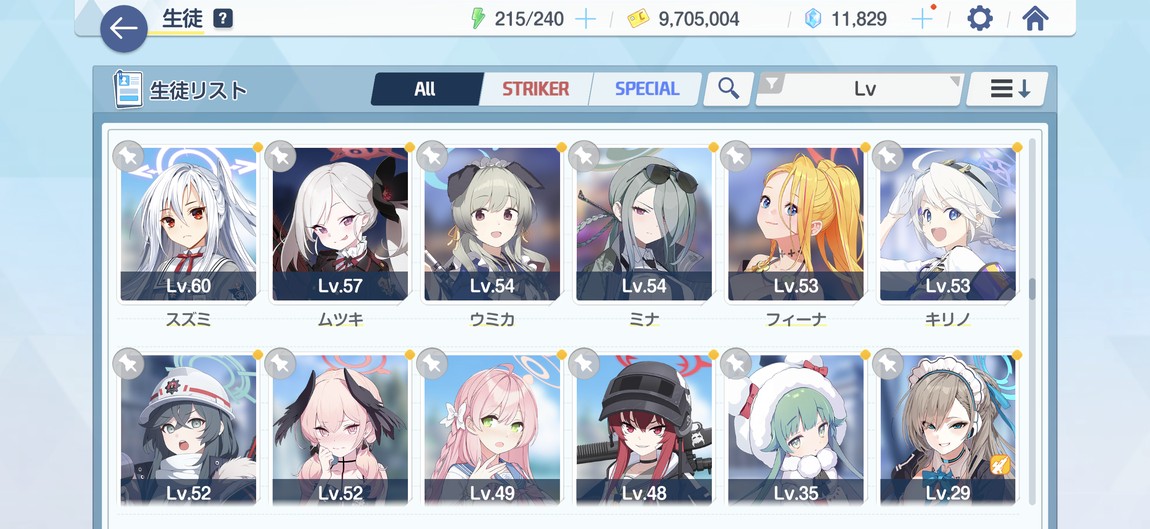Buy more blue gems with plus
Viewport: 1150px width, 529px height.
[x=922, y=19]
